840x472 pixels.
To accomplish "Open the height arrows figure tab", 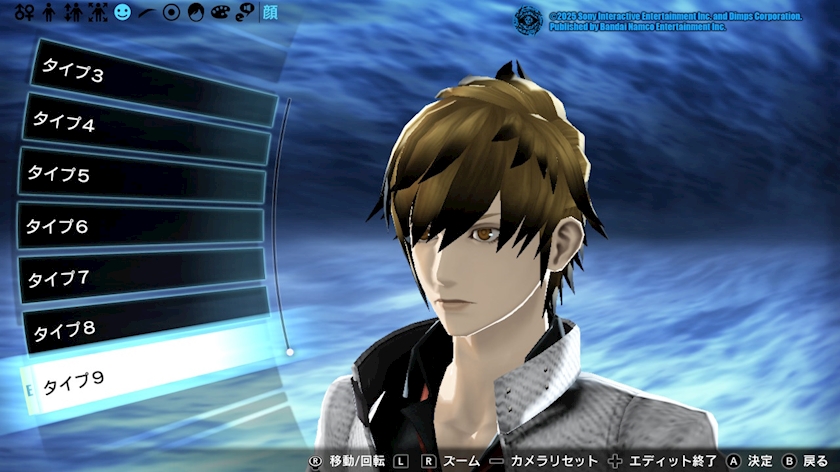I will (x=72, y=13).
